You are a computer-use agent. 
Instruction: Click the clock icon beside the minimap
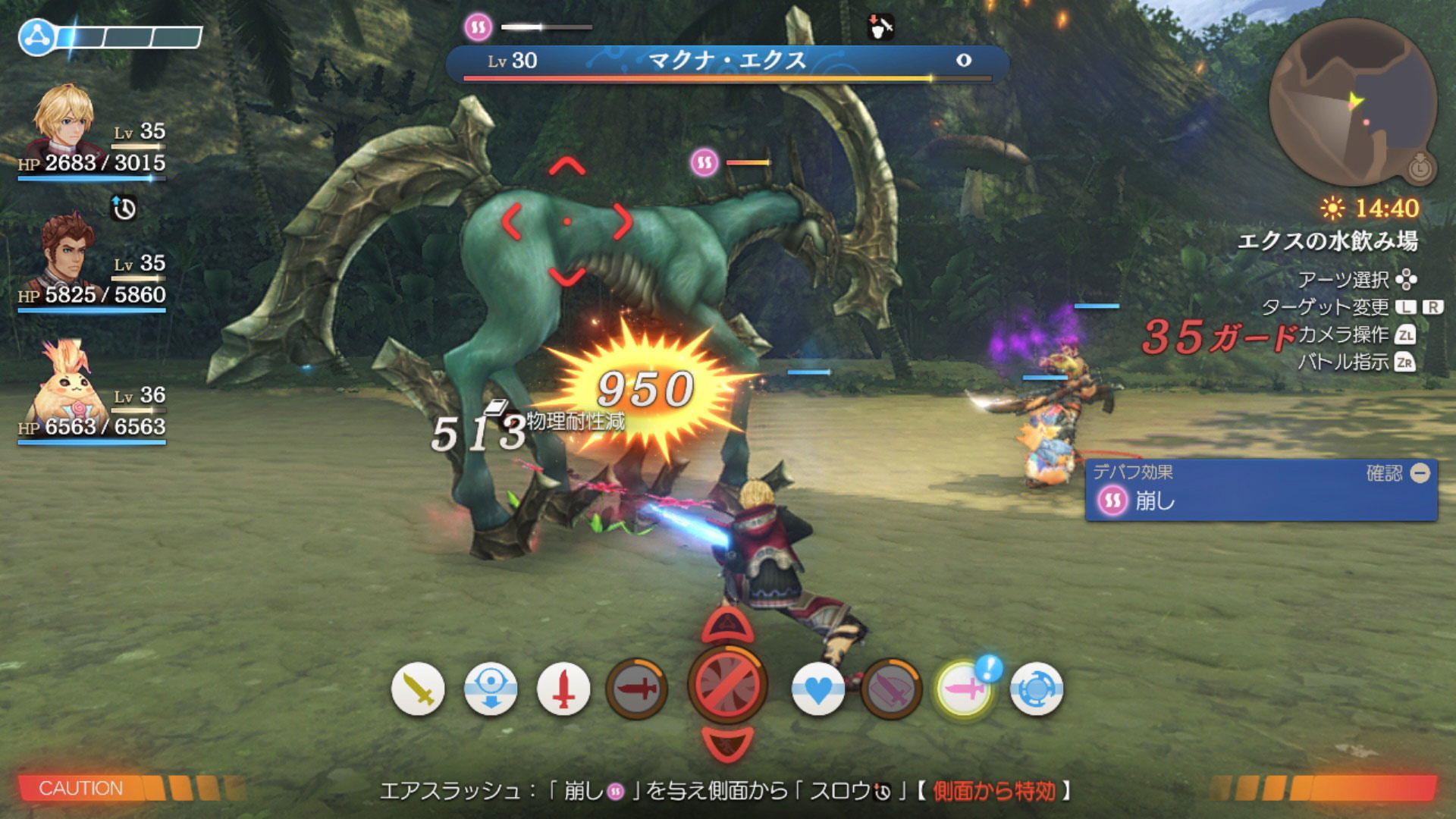(x=1420, y=168)
